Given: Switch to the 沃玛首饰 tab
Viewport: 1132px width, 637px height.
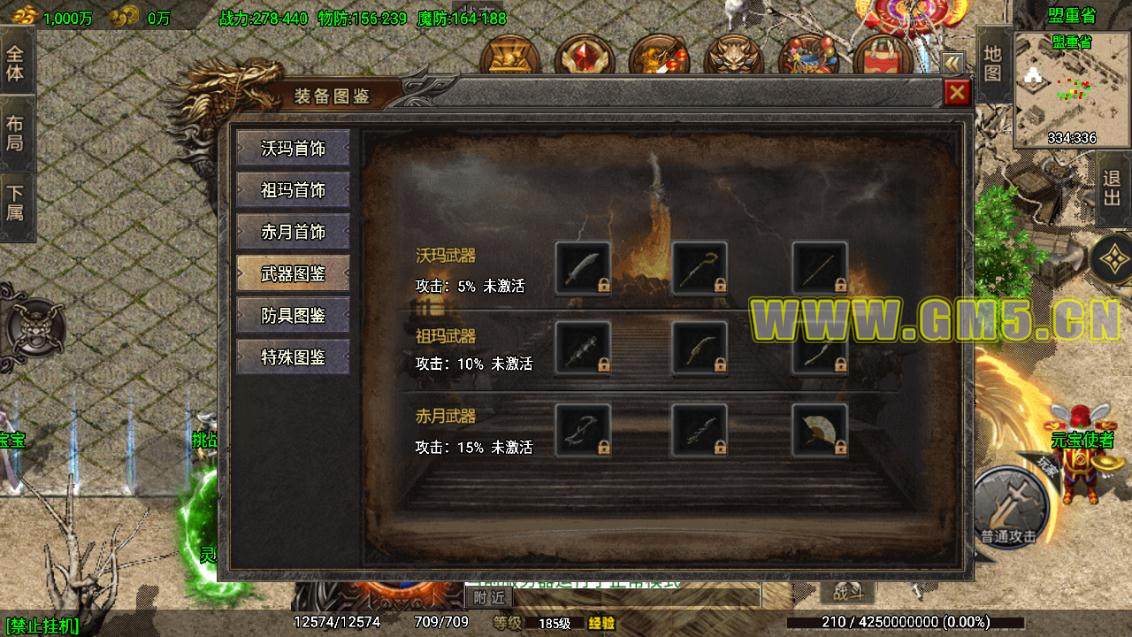Looking at the screenshot, I should pos(293,148).
